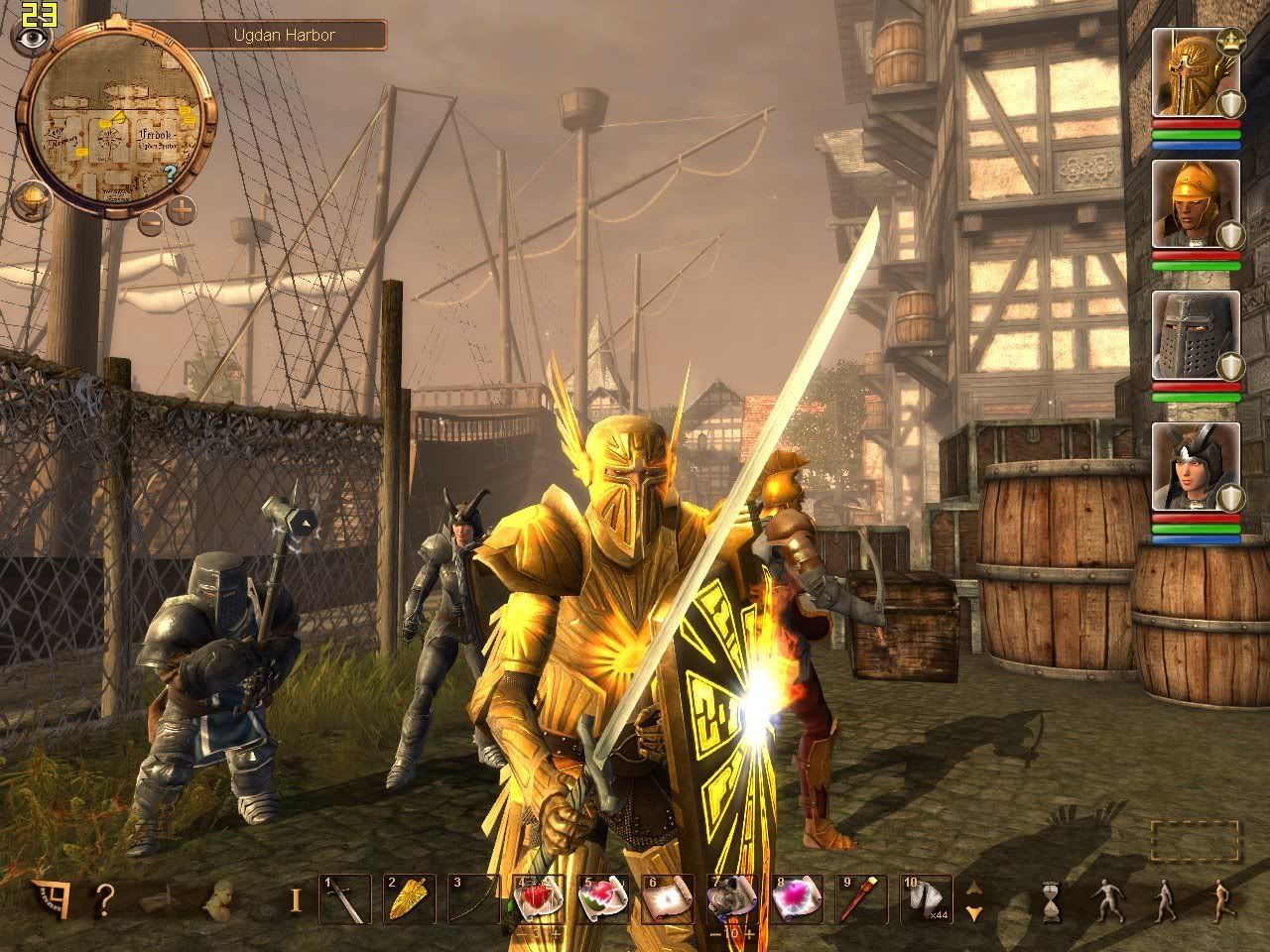The image size is (1270, 952).
Task: Zoom in the minimap with plus button
Action: (182, 209)
